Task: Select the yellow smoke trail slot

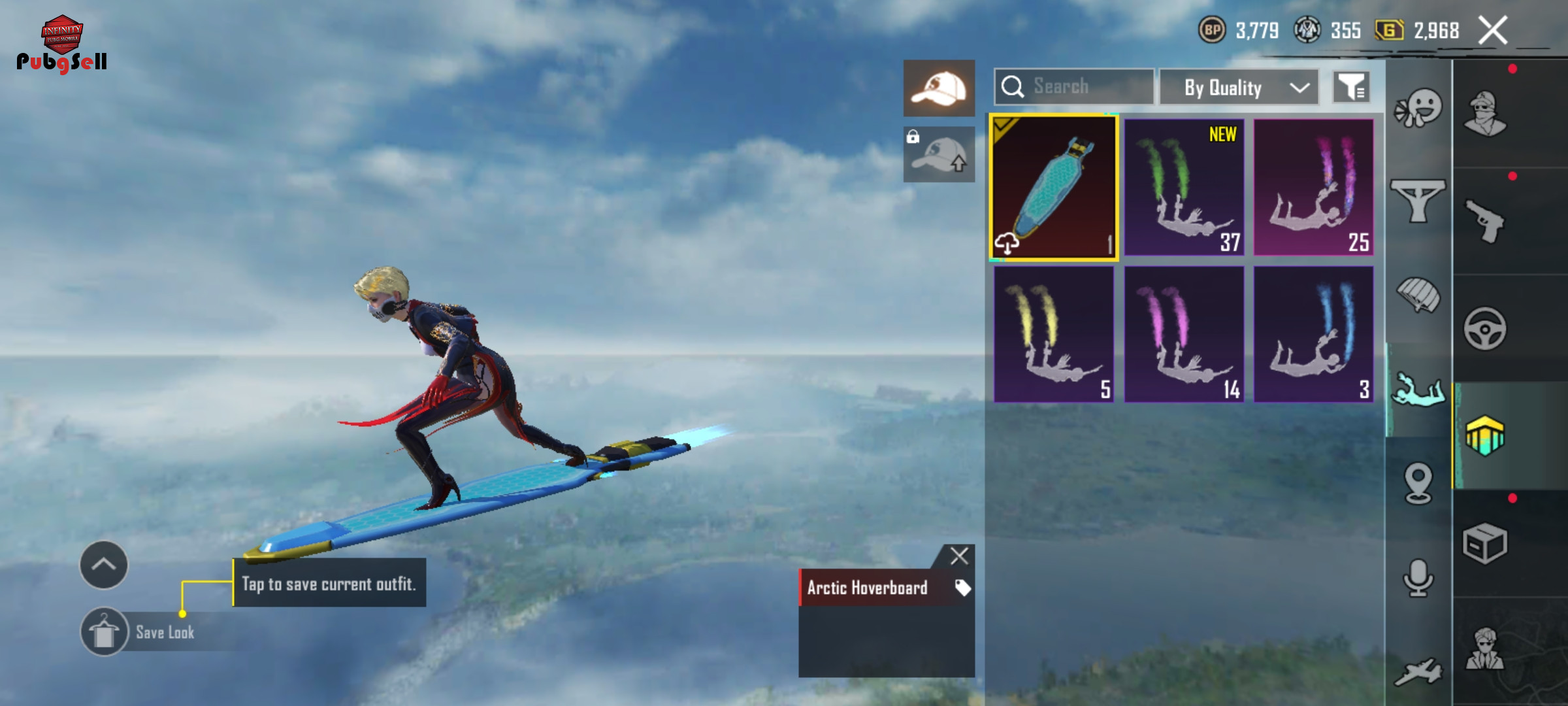Action: [x=1054, y=334]
